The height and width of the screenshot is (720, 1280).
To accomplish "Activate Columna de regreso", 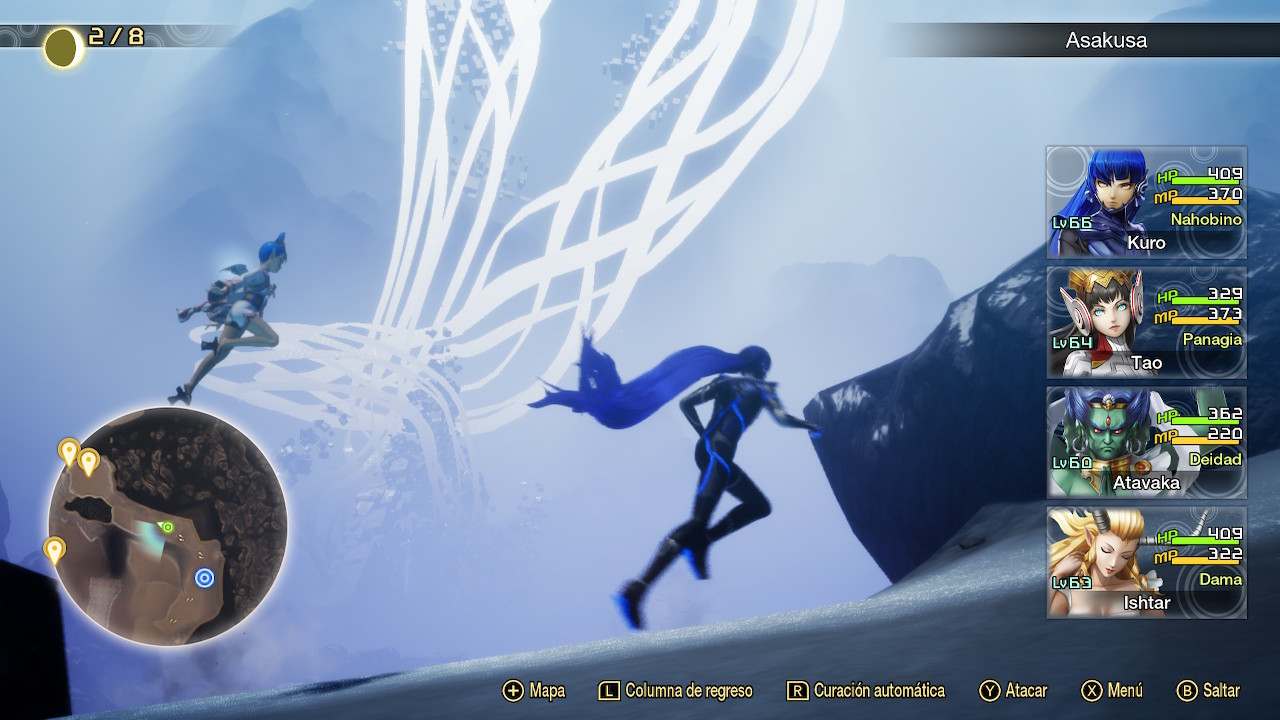I will pyautogui.click(x=675, y=691).
